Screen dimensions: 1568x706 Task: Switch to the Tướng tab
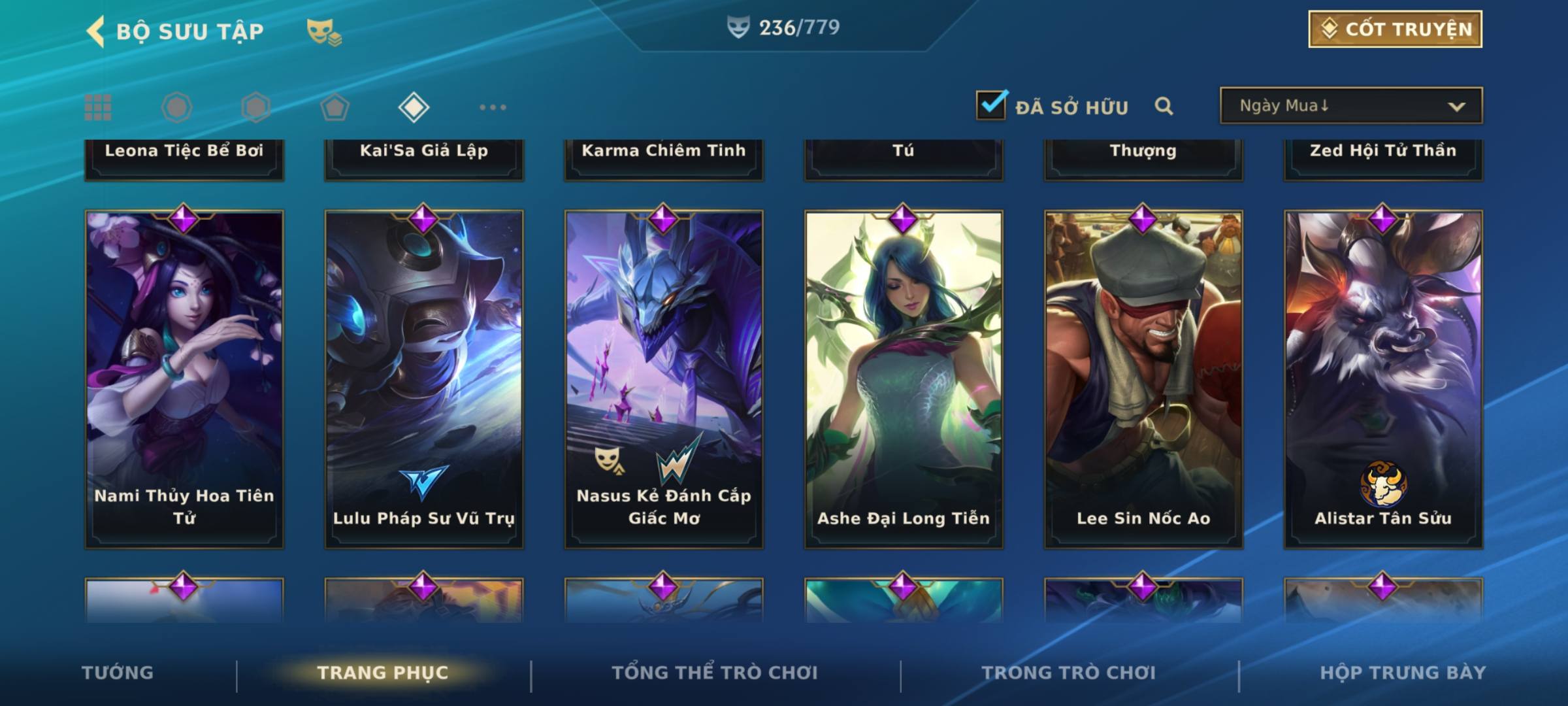point(118,673)
